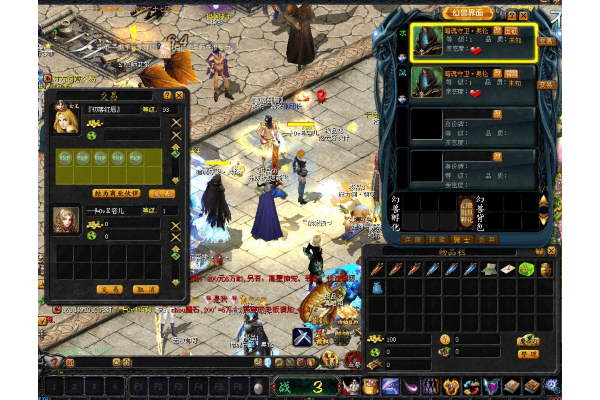Open the 详细 tab in pet window
The height and width of the screenshot is (400, 600).
pos(409,239)
